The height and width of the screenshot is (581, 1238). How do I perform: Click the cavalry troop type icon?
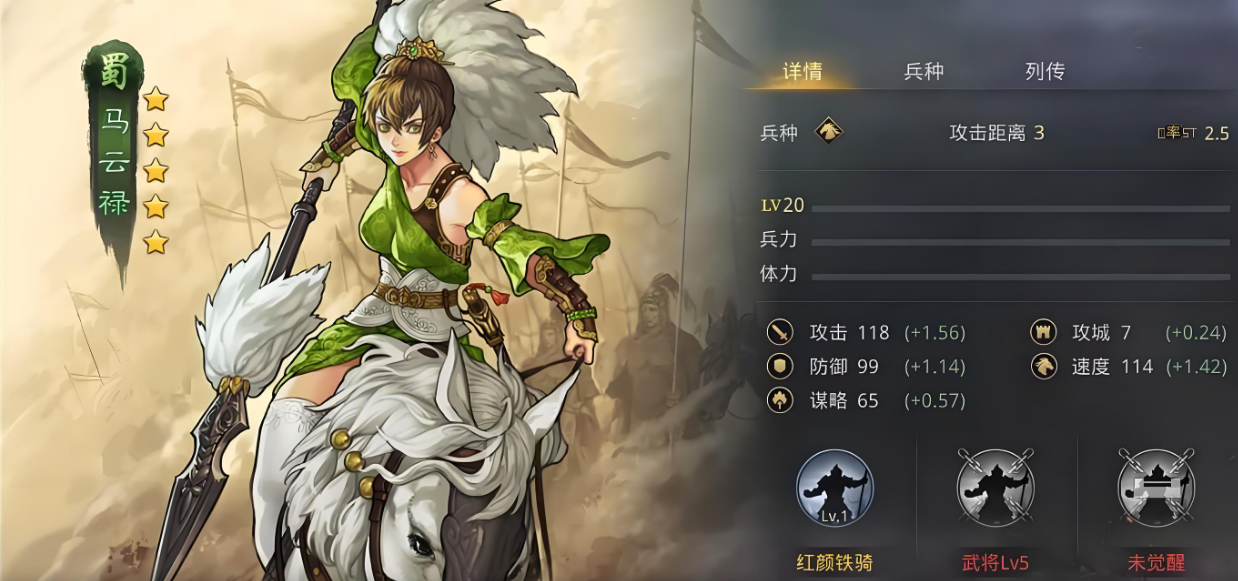(x=828, y=132)
